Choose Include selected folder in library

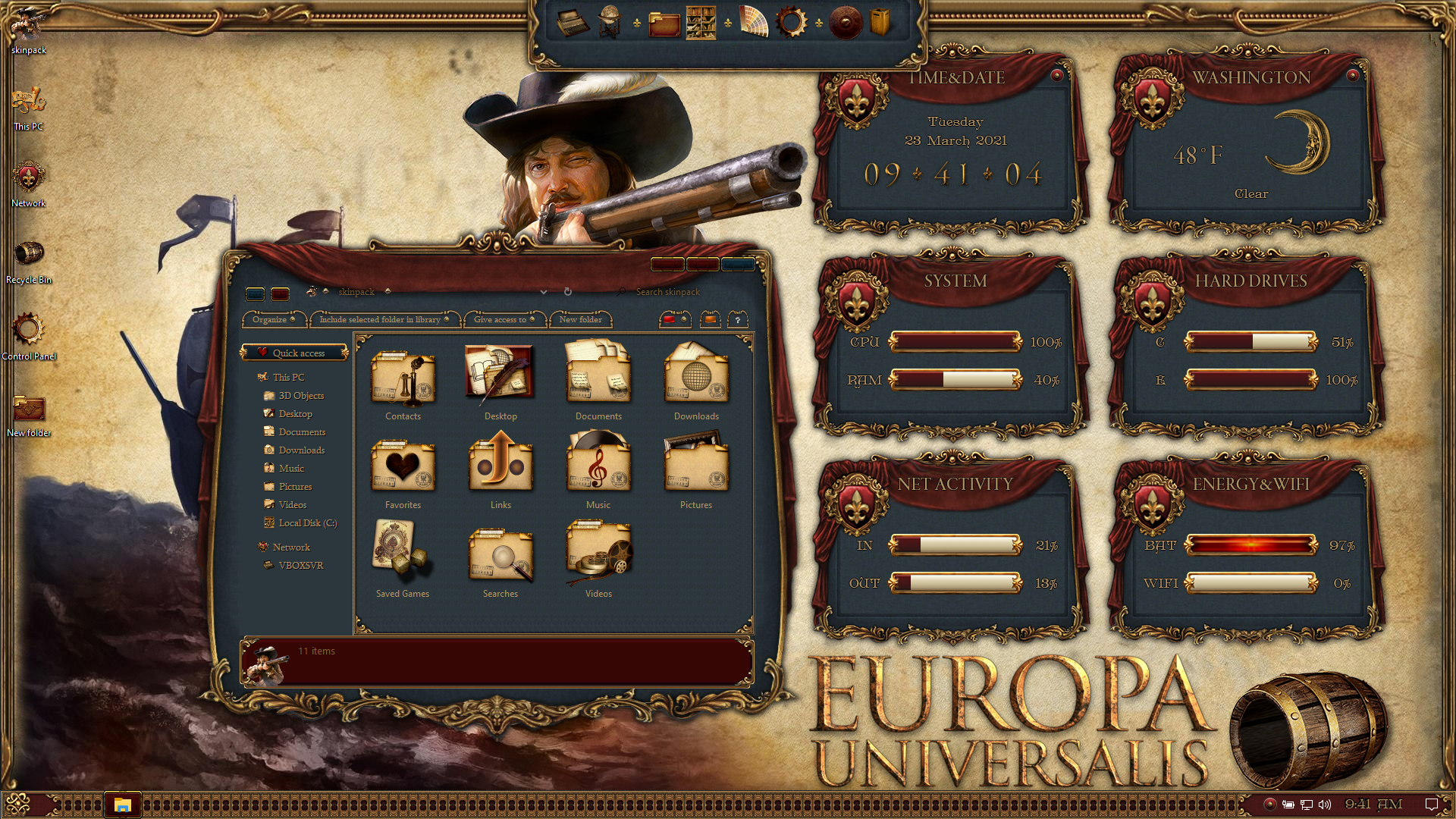click(x=384, y=320)
